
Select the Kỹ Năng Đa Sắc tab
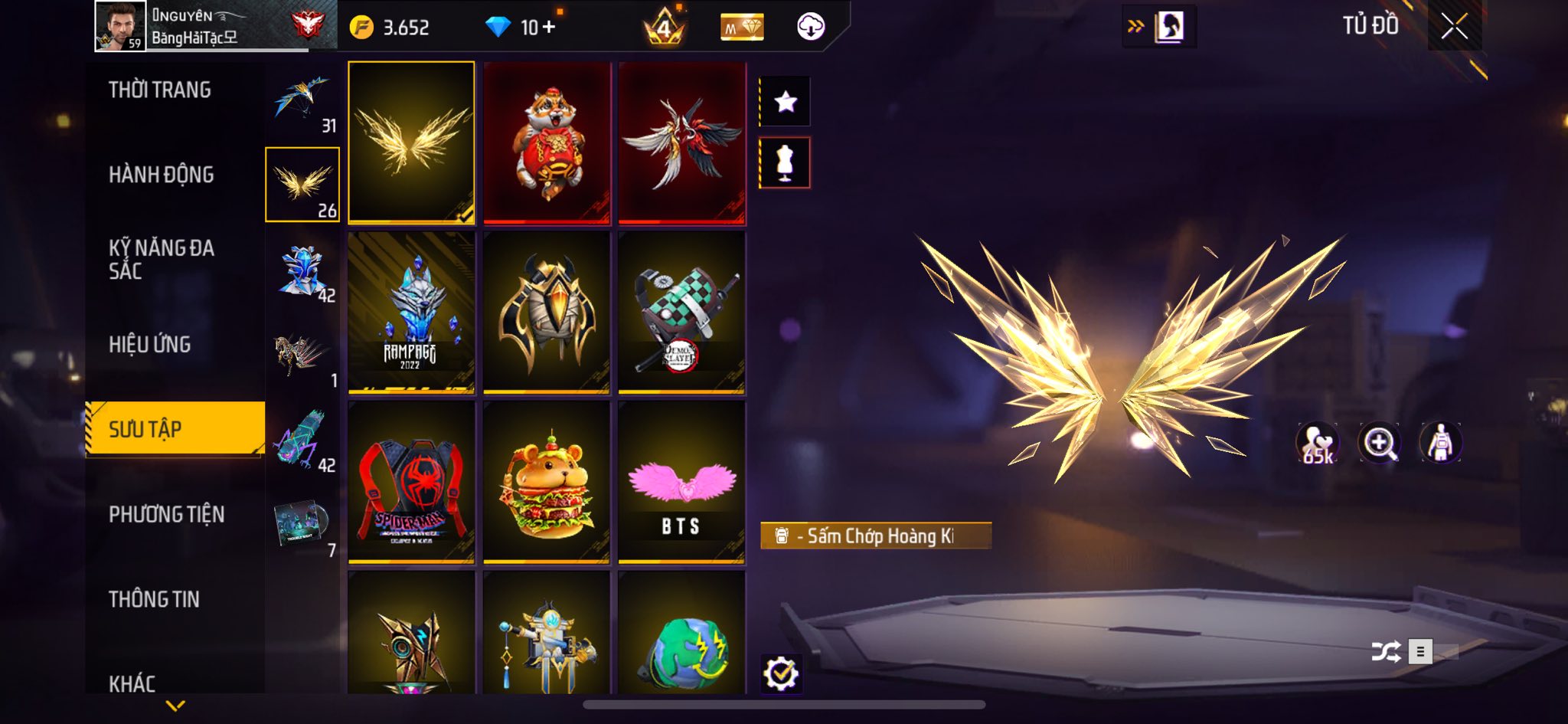tap(162, 259)
